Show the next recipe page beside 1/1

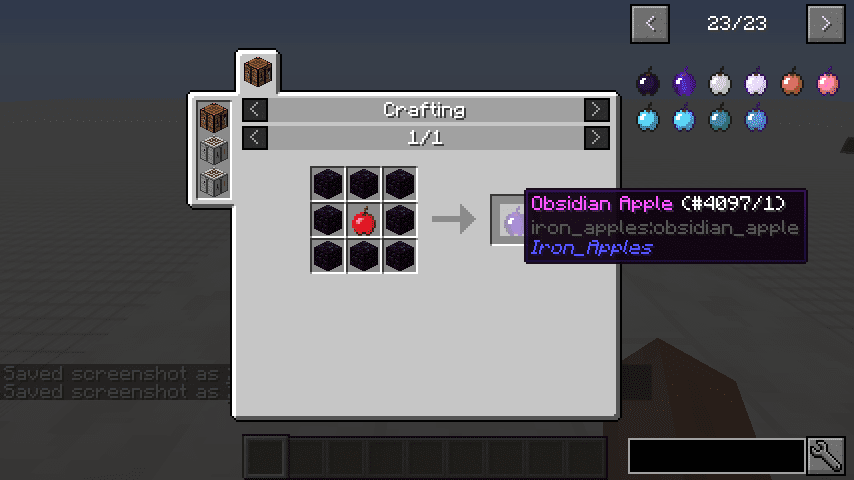coord(596,137)
